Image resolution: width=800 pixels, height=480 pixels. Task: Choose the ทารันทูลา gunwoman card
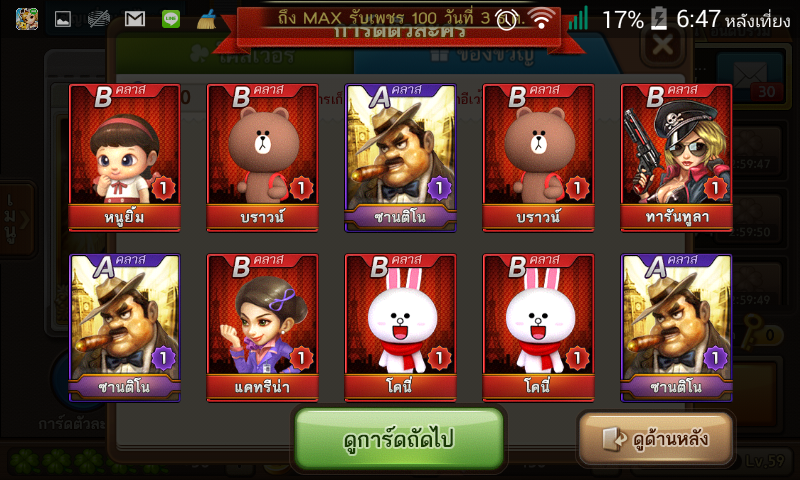pyautogui.click(x=676, y=157)
